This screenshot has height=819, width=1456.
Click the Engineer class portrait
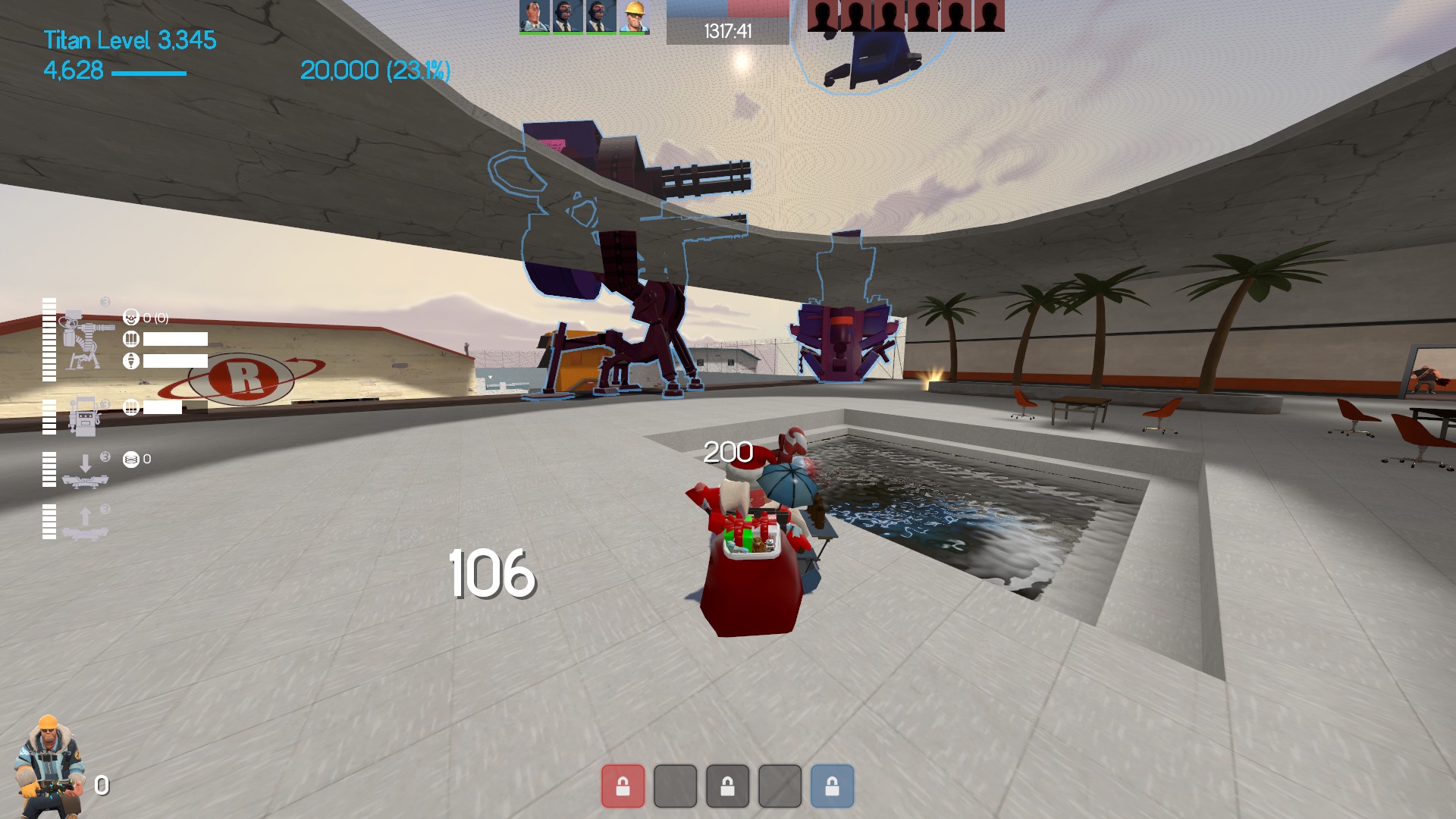(x=48, y=764)
